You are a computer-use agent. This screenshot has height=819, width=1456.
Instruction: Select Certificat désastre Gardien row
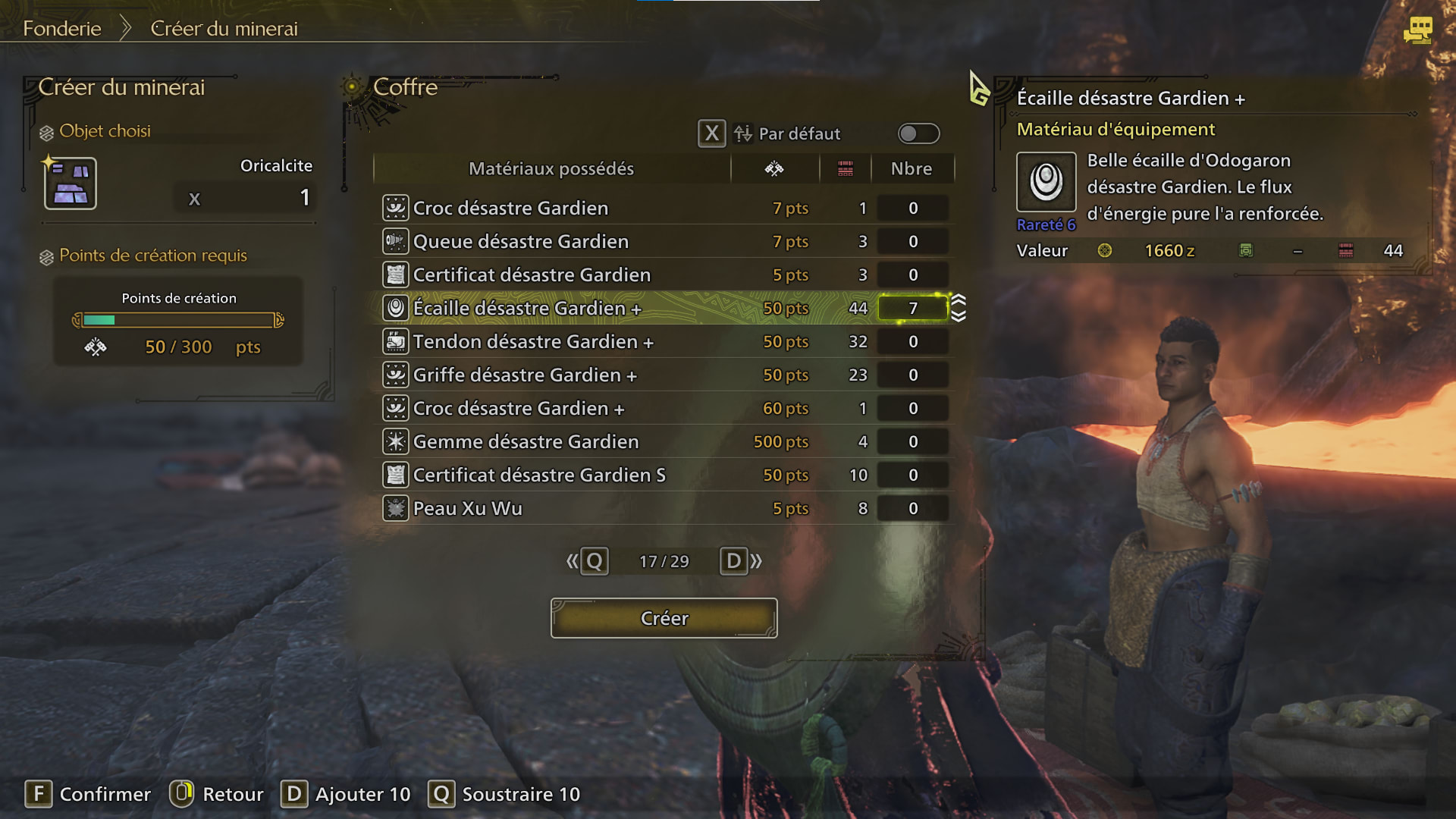(531, 275)
